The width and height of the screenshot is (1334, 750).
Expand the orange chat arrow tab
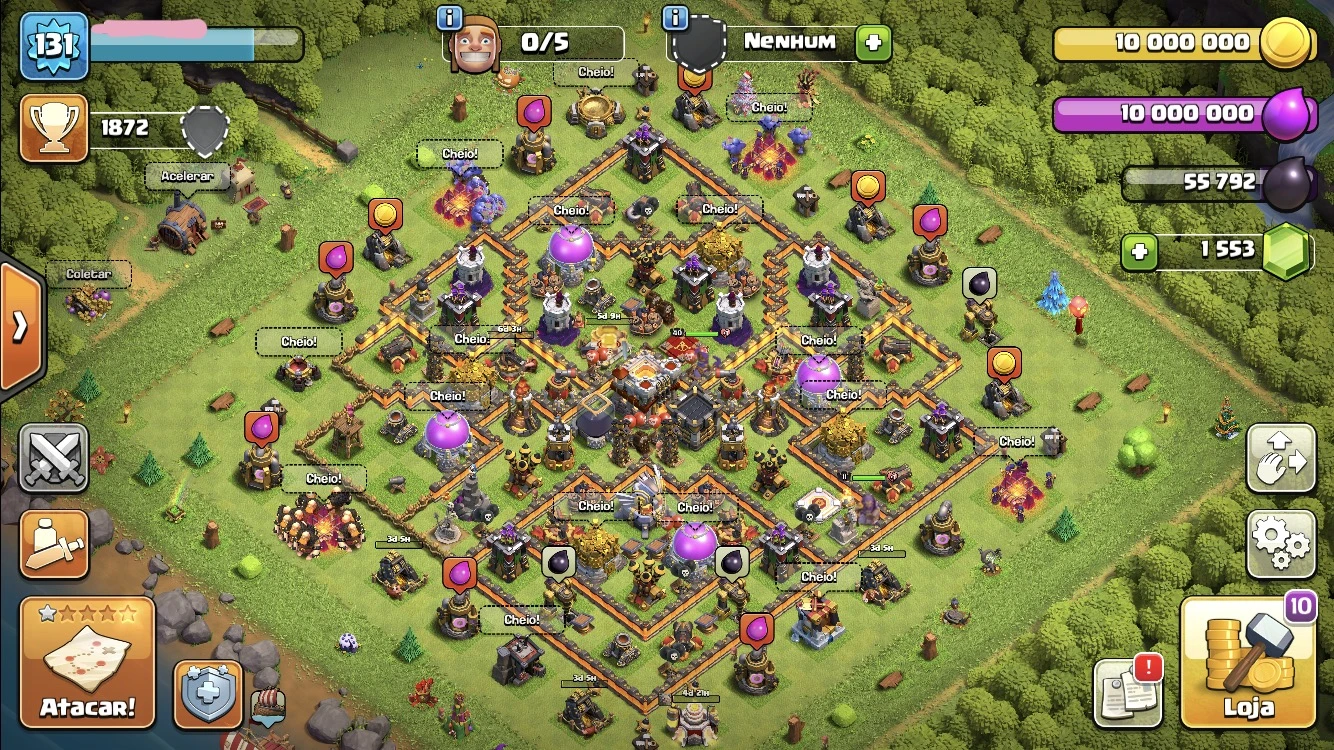20,327
